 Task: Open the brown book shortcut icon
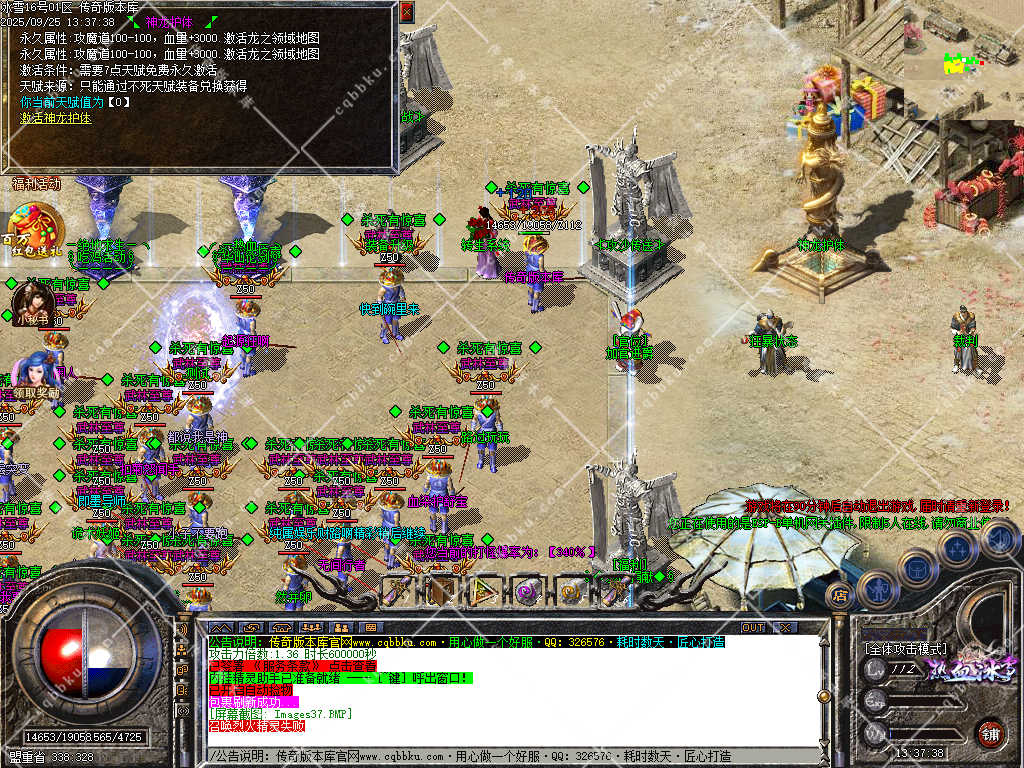coord(440,592)
